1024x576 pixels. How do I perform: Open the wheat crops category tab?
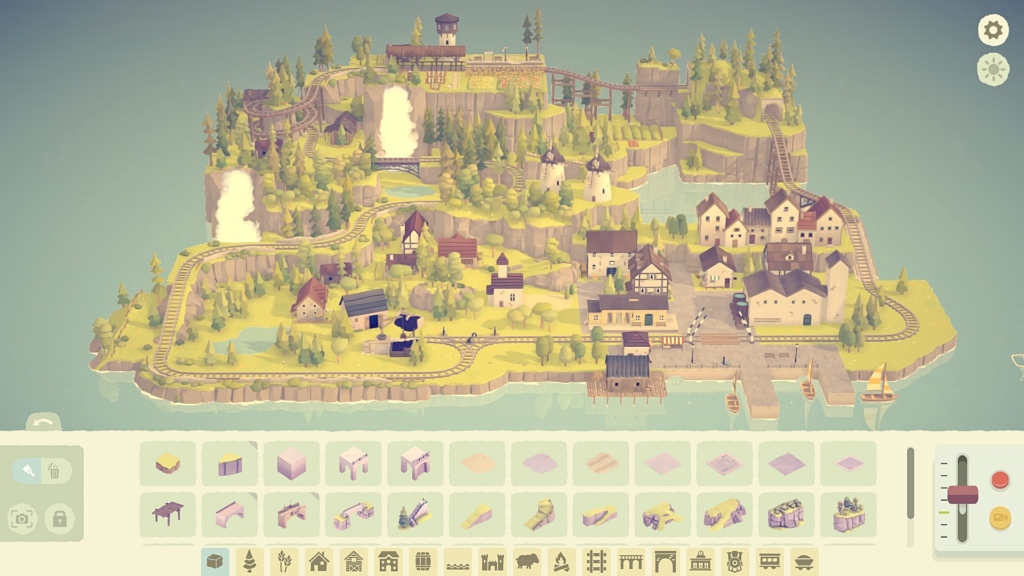284,561
